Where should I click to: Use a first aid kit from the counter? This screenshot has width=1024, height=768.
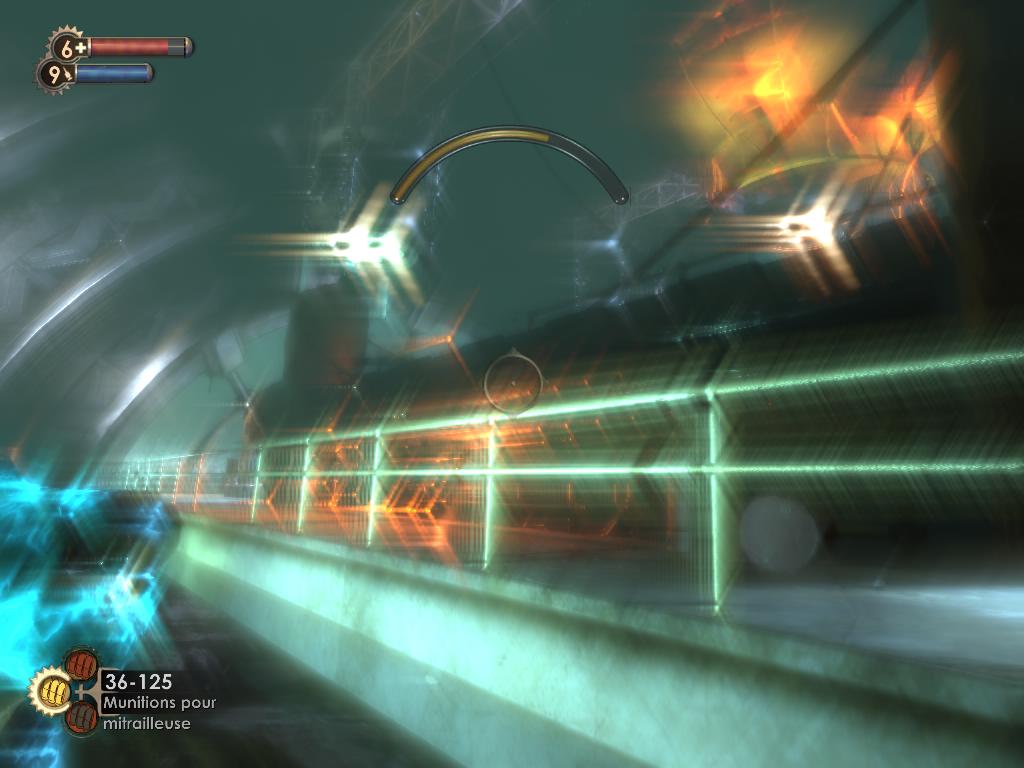coord(69,47)
